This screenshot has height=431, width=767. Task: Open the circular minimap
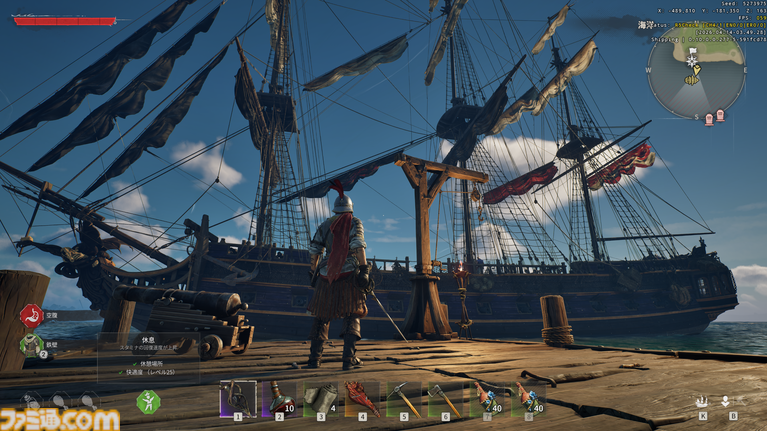click(x=695, y=77)
